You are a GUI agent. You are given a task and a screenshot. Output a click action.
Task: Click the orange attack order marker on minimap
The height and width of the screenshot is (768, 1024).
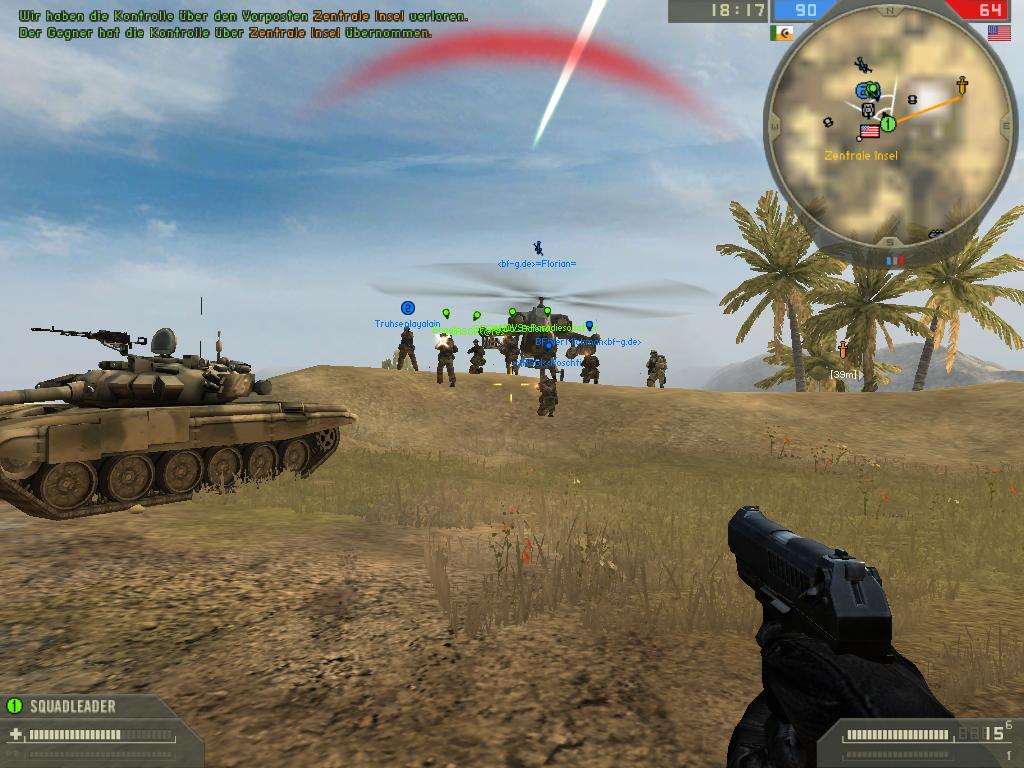[x=961, y=85]
